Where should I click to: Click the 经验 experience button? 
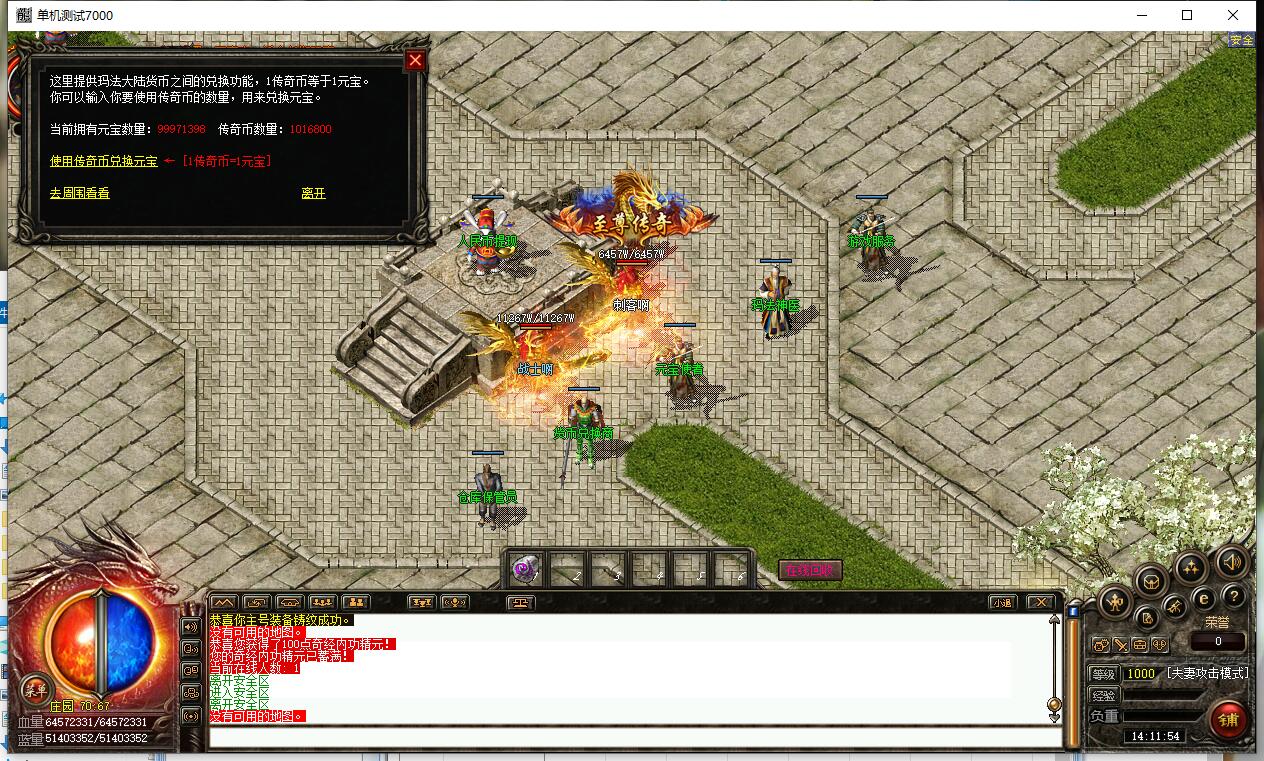[1103, 695]
